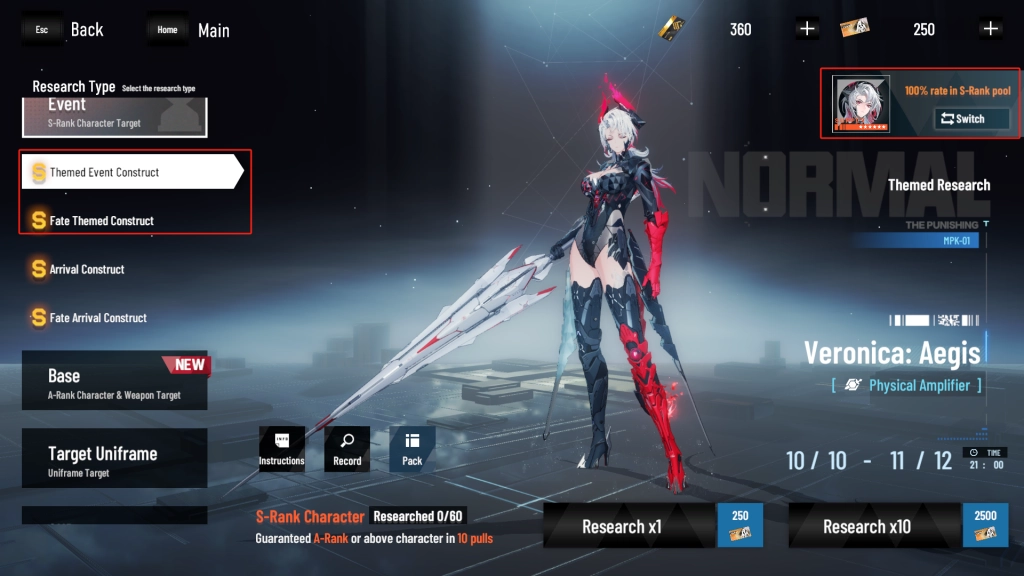Add more of the 360 gold ticket currency
This screenshot has height=576, width=1024.
pos(808,29)
